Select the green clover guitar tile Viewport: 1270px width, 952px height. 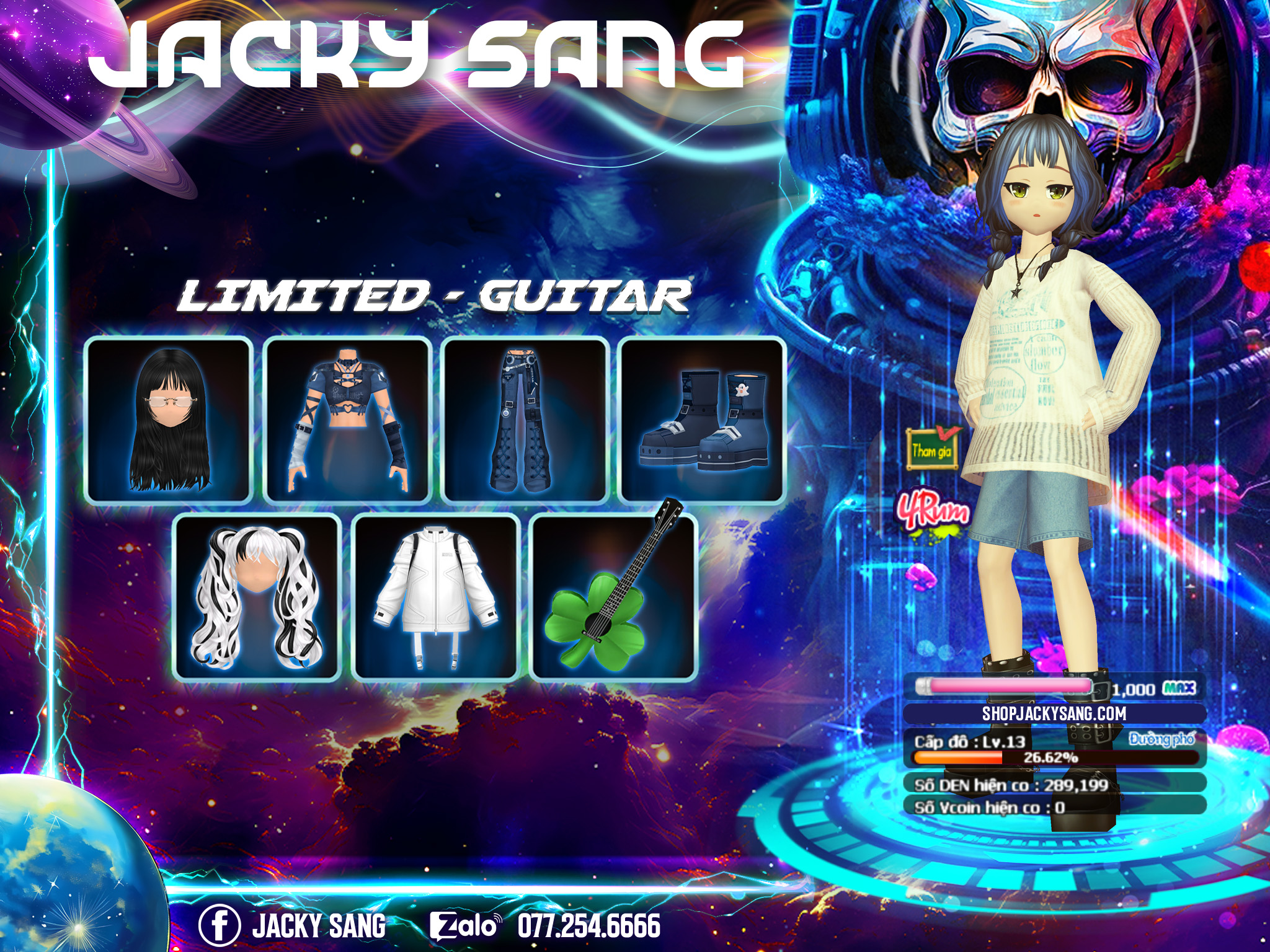click(x=614, y=597)
